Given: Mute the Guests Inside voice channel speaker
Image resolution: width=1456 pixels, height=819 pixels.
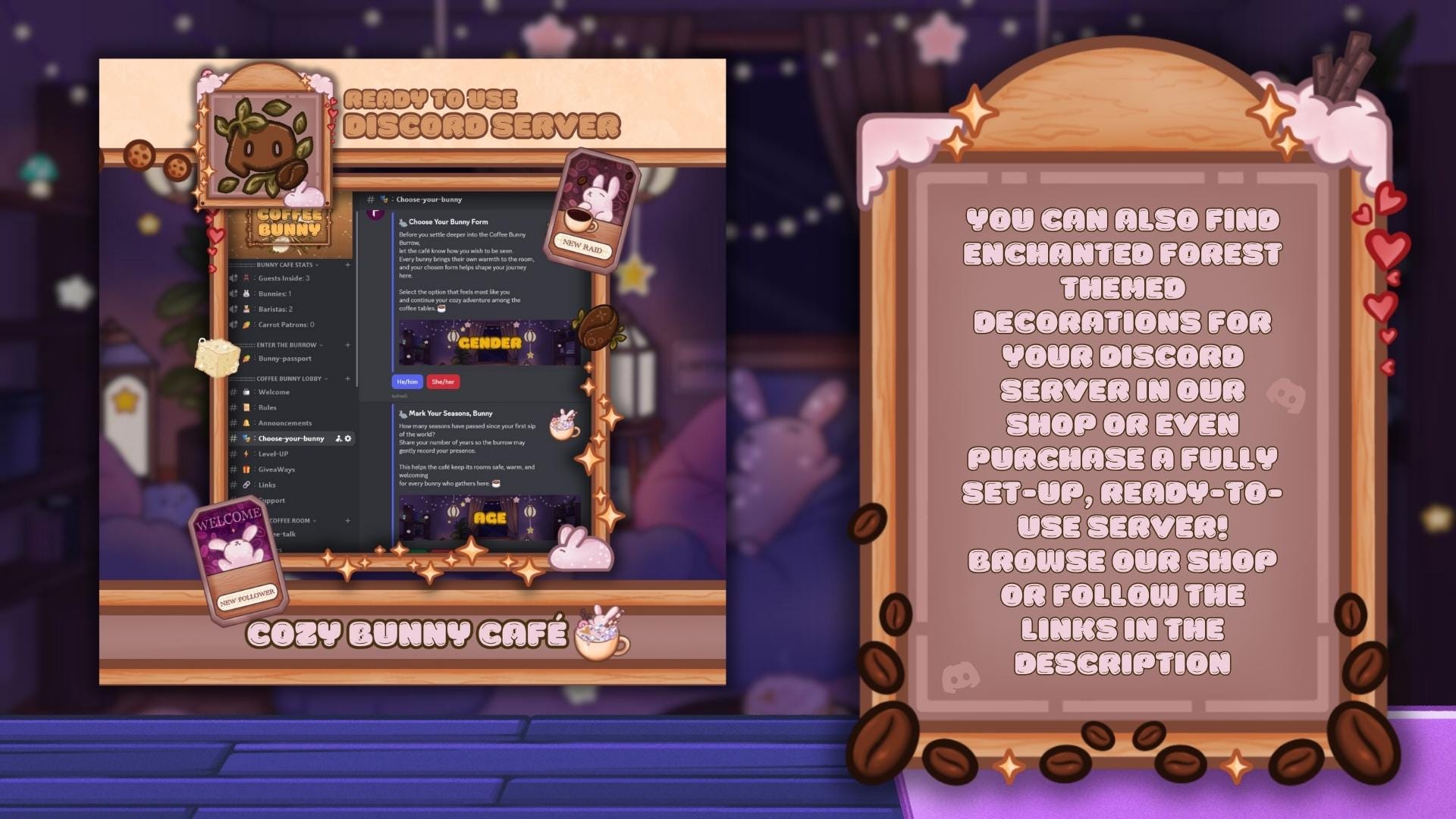Looking at the screenshot, I should [x=232, y=278].
